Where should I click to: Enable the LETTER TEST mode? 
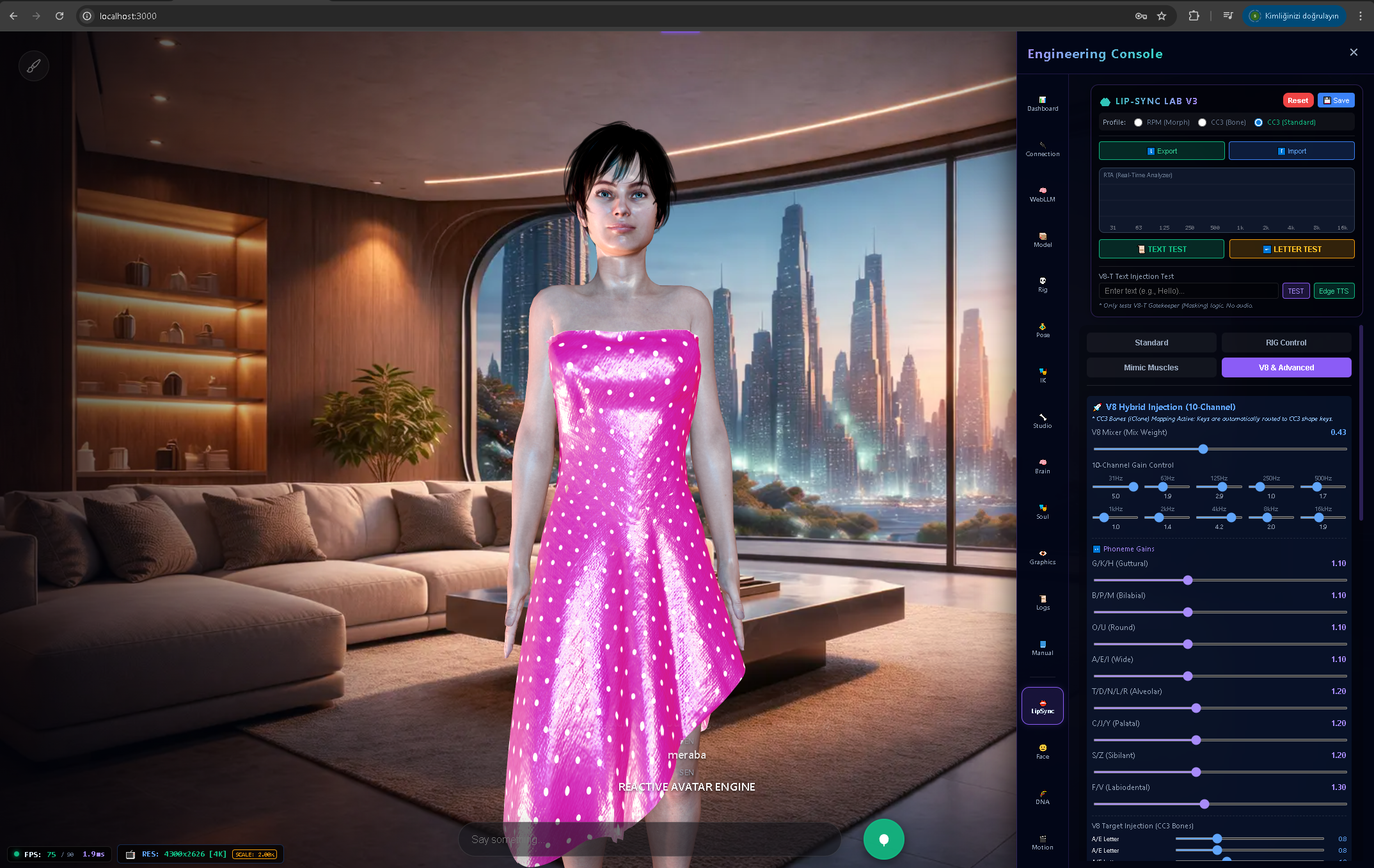click(x=1291, y=249)
